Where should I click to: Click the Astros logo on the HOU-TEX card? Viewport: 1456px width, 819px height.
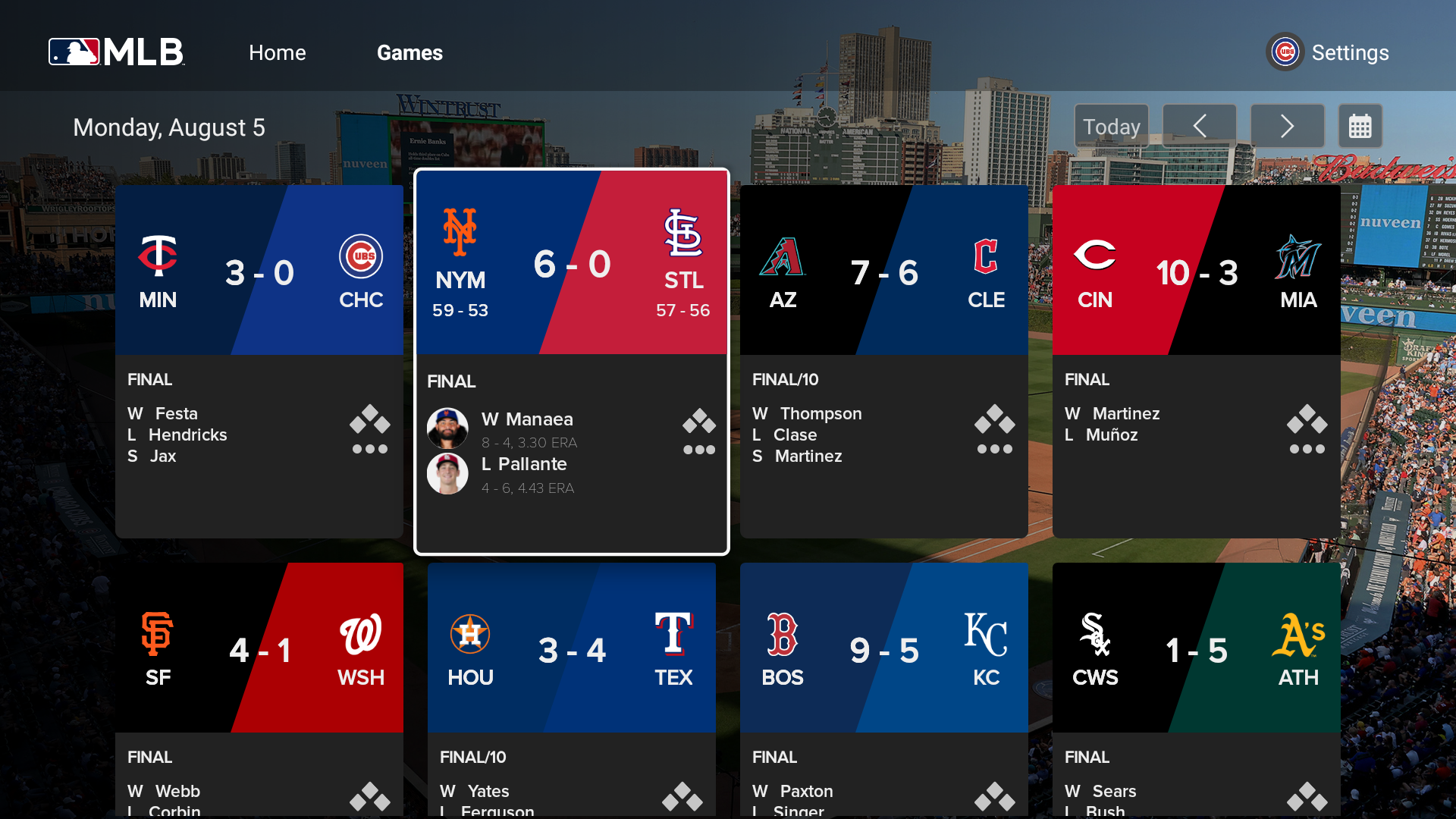click(470, 634)
